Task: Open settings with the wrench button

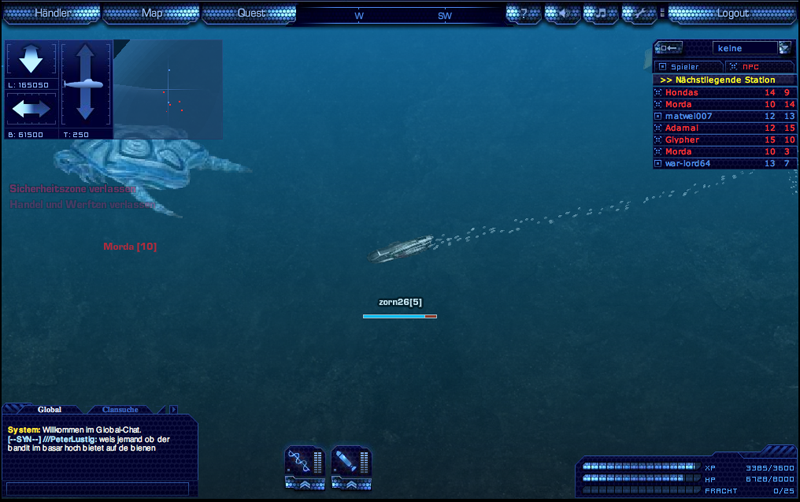Action: coord(638,14)
